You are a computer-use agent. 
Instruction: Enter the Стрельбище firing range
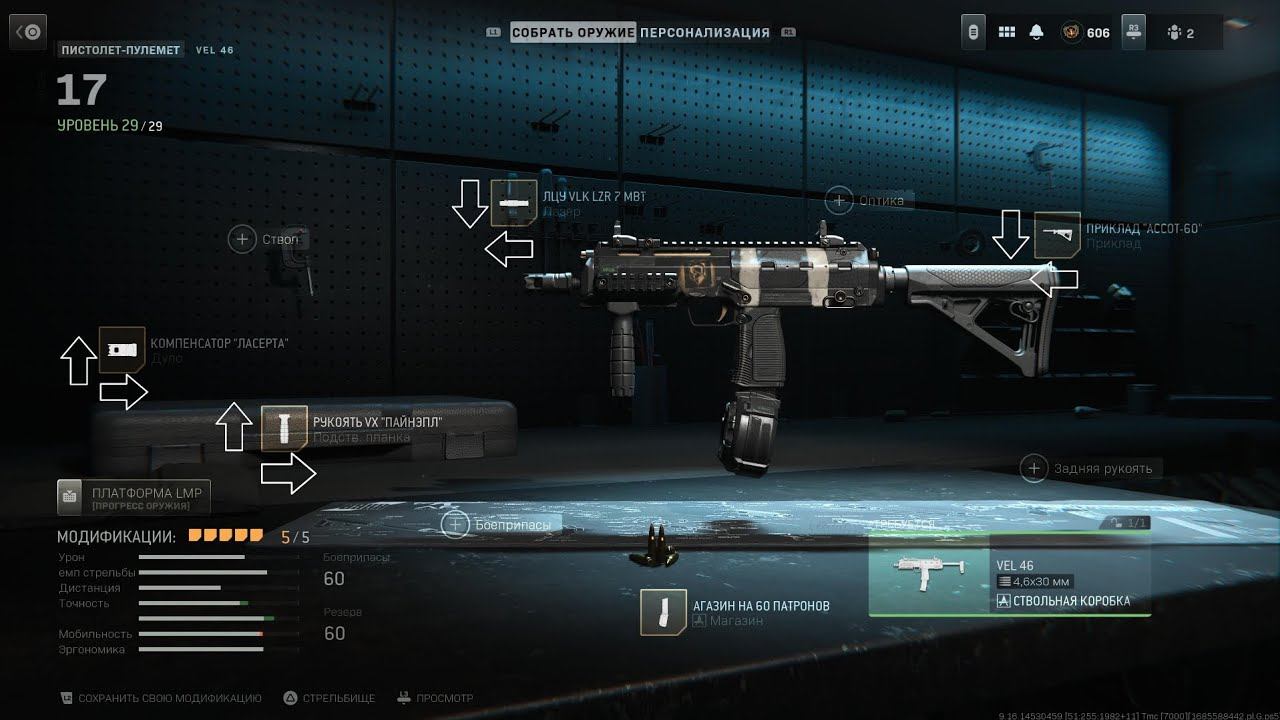coord(329,698)
